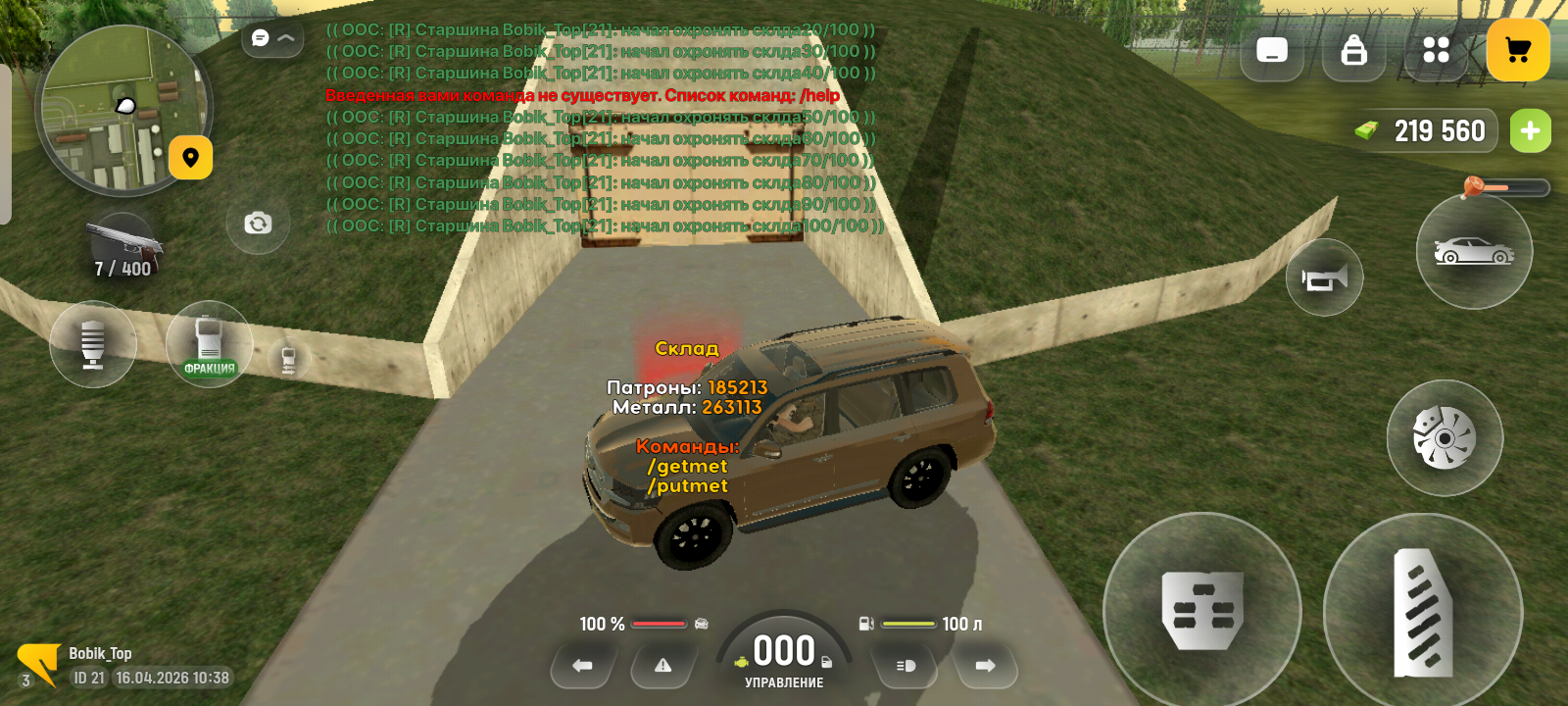This screenshot has width=1568, height=706.
Task: Toggle the headlights button
Action: click(906, 666)
